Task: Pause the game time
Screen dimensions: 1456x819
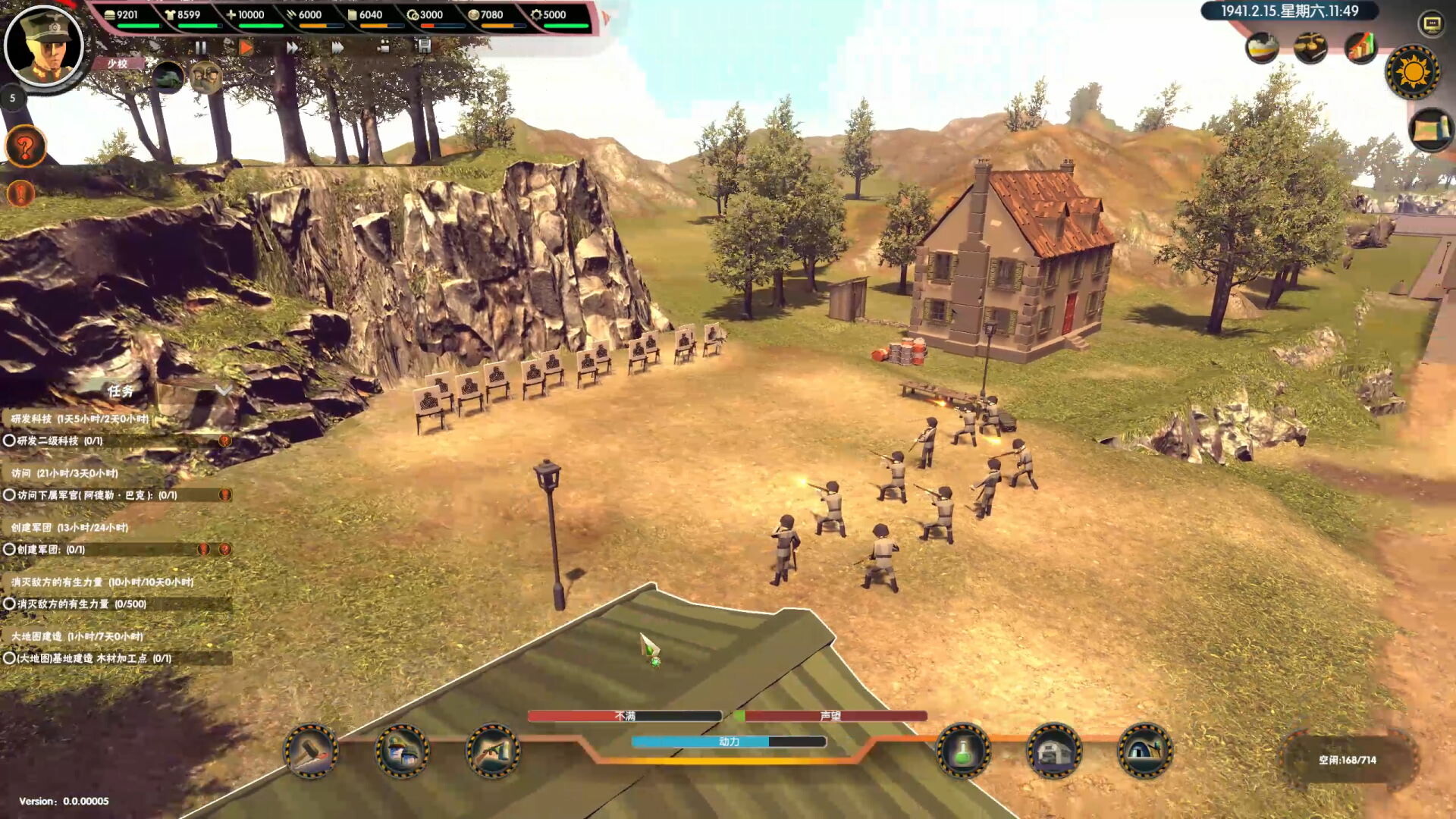Action: [x=201, y=48]
